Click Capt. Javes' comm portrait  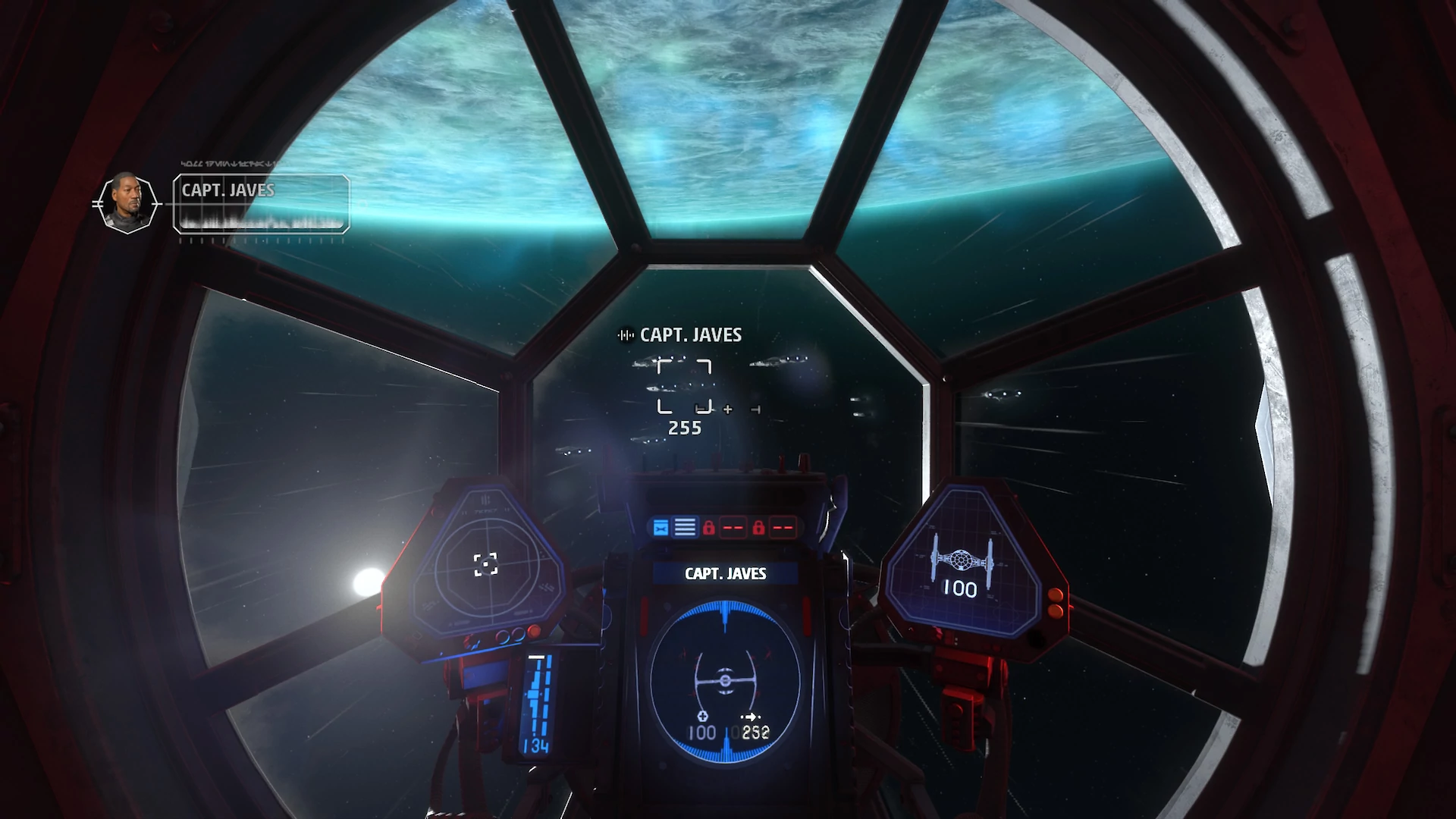pos(127,203)
